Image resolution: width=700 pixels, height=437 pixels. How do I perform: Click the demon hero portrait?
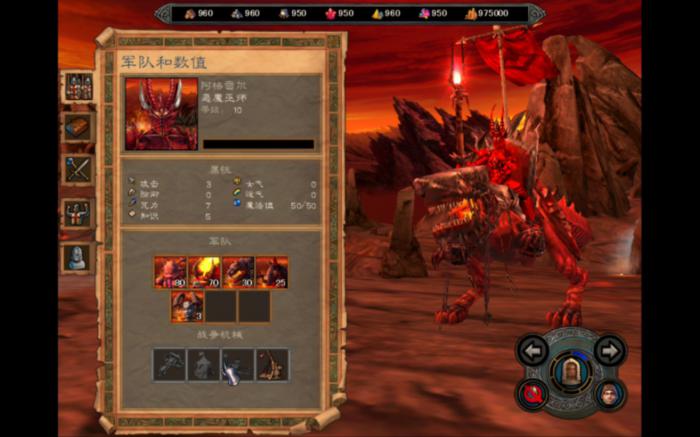coord(161,114)
